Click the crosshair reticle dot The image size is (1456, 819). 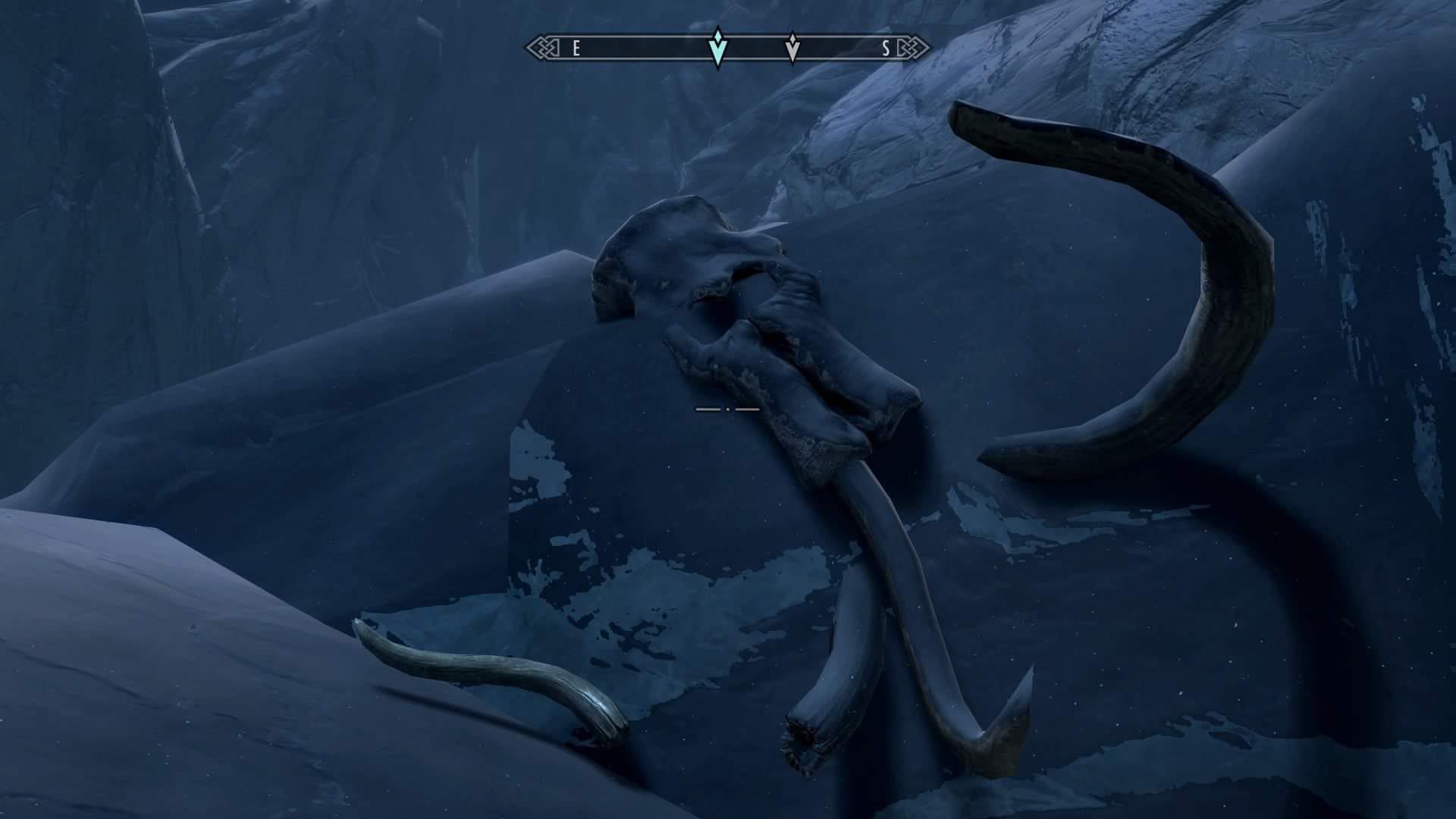click(x=728, y=408)
